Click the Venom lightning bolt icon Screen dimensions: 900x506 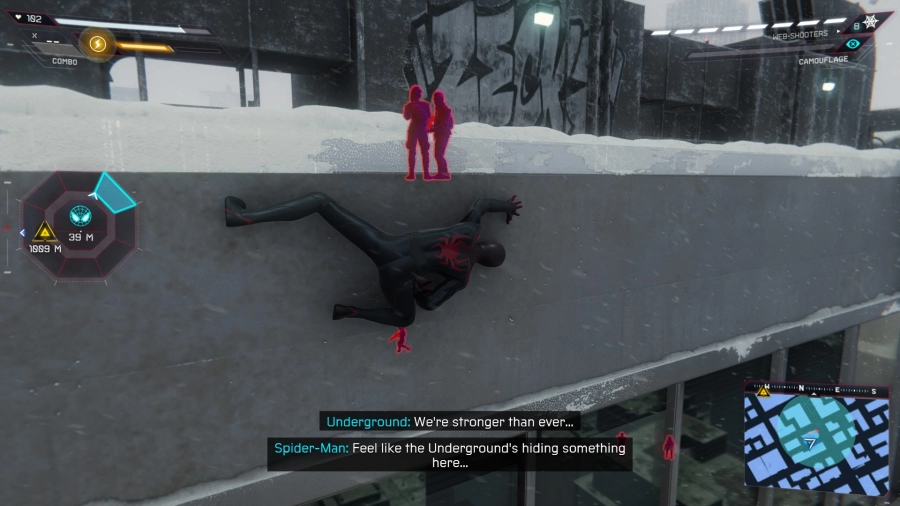click(x=98, y=44)
